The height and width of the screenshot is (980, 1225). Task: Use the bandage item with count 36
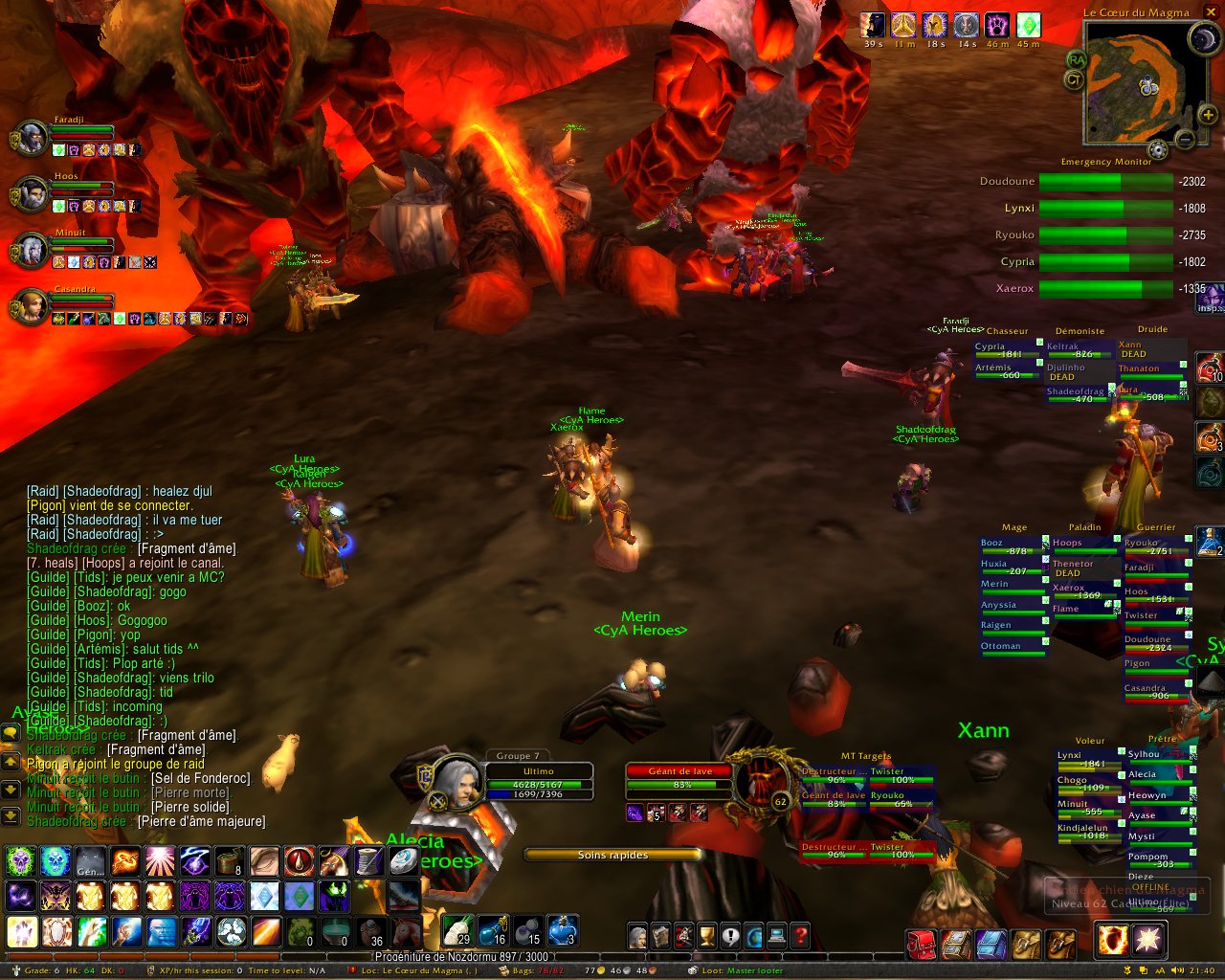[371, 931]
